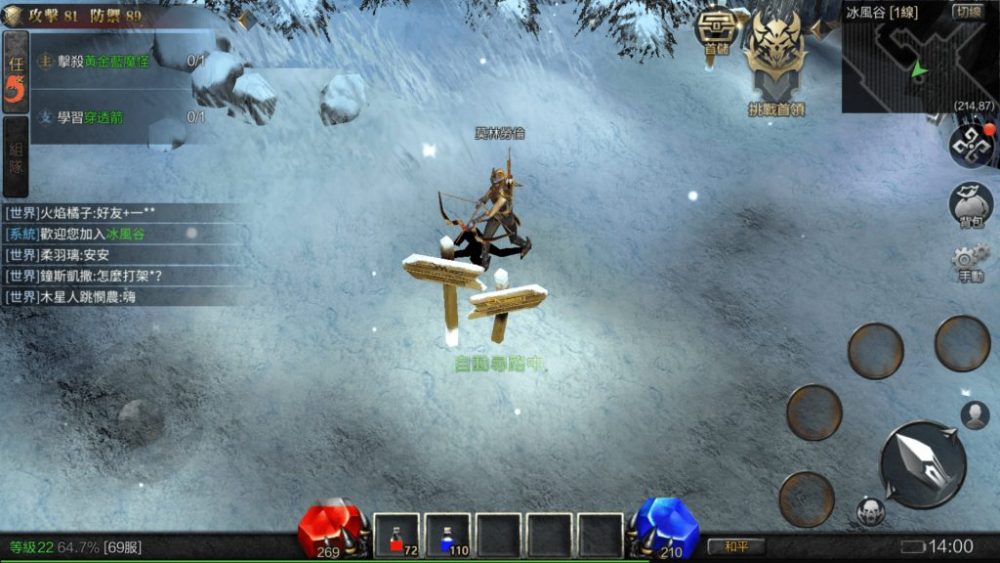The image size is (1000, 563).
Task: Select the side quest 學習穿透箭
Action: (x=120, y=117)
